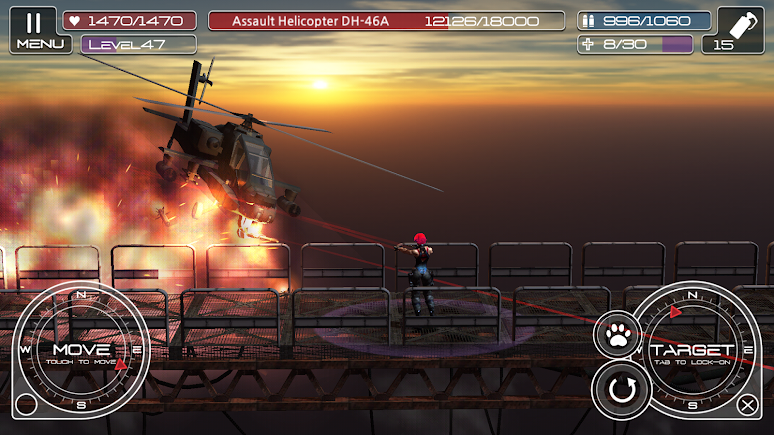Tap the small empty circle on the Move pad

tap(27, 405)
